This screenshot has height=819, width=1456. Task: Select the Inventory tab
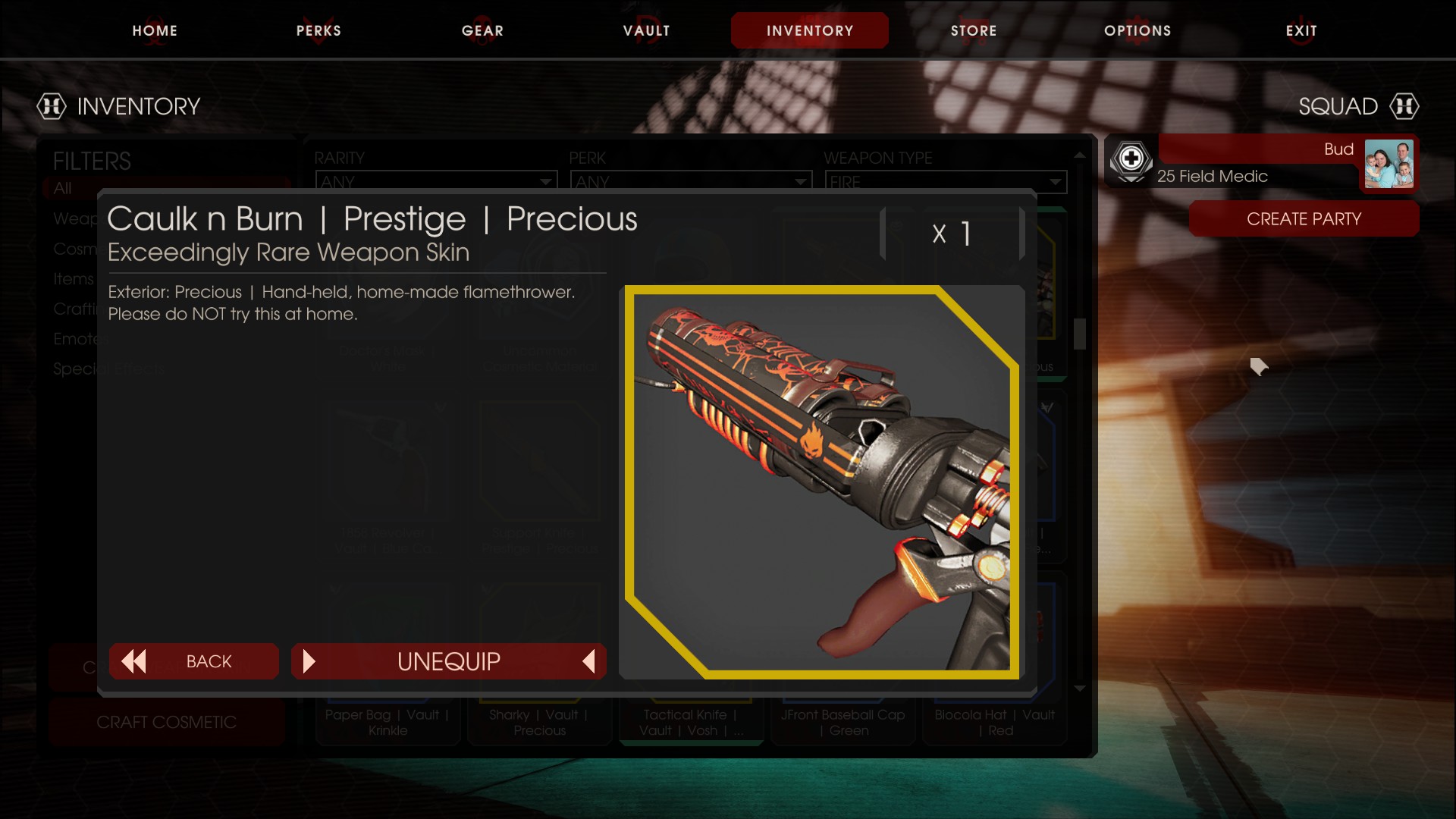tap(809, 31)
